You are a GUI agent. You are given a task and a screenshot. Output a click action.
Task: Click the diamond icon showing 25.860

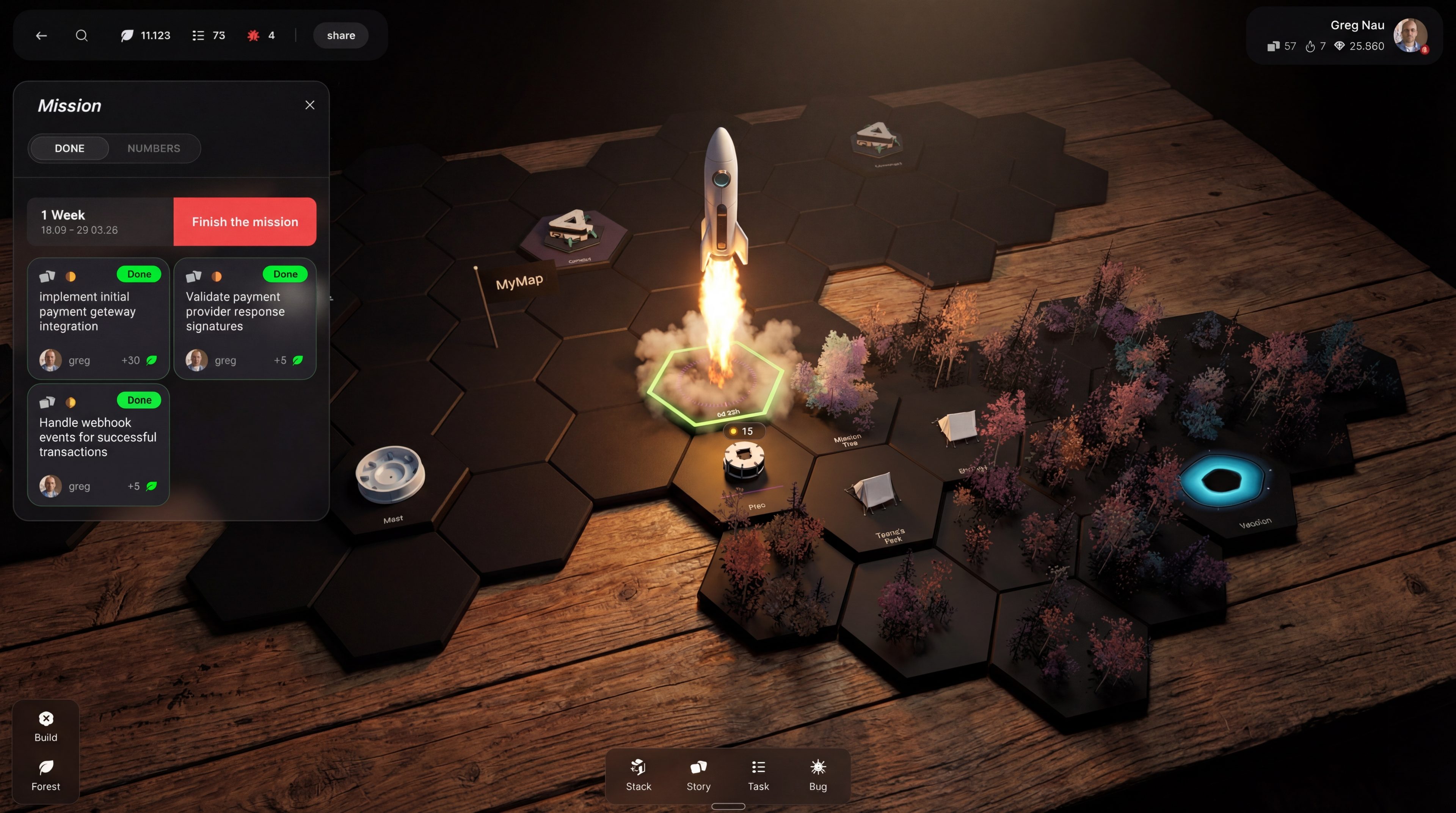pos(1339,46)
